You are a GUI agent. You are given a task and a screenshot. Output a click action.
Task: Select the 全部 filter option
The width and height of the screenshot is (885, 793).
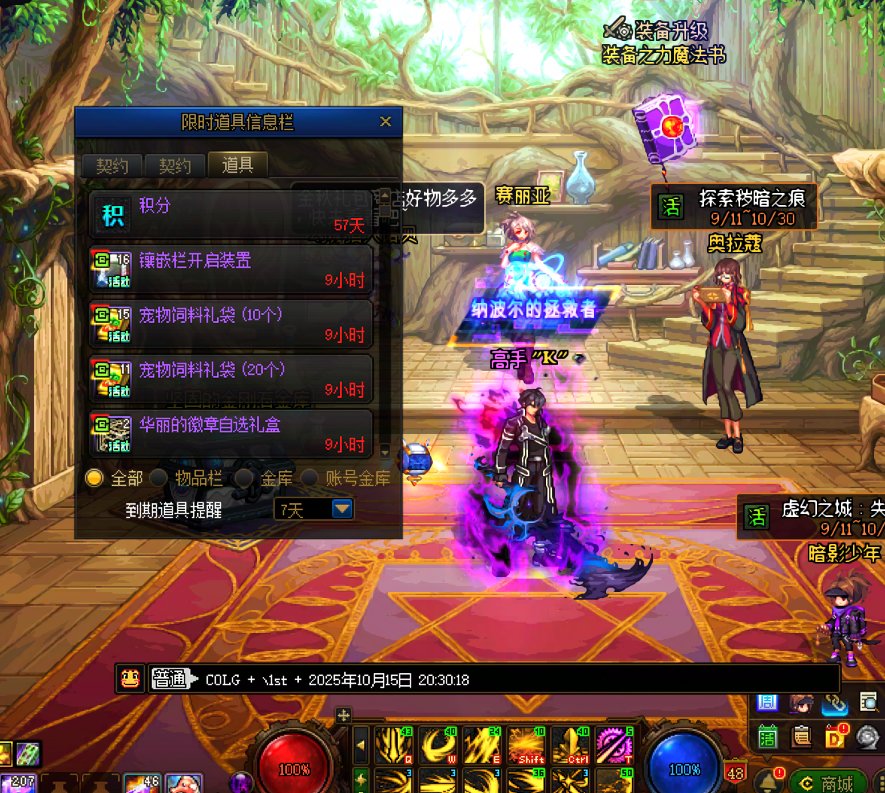(x=95, y=478)
